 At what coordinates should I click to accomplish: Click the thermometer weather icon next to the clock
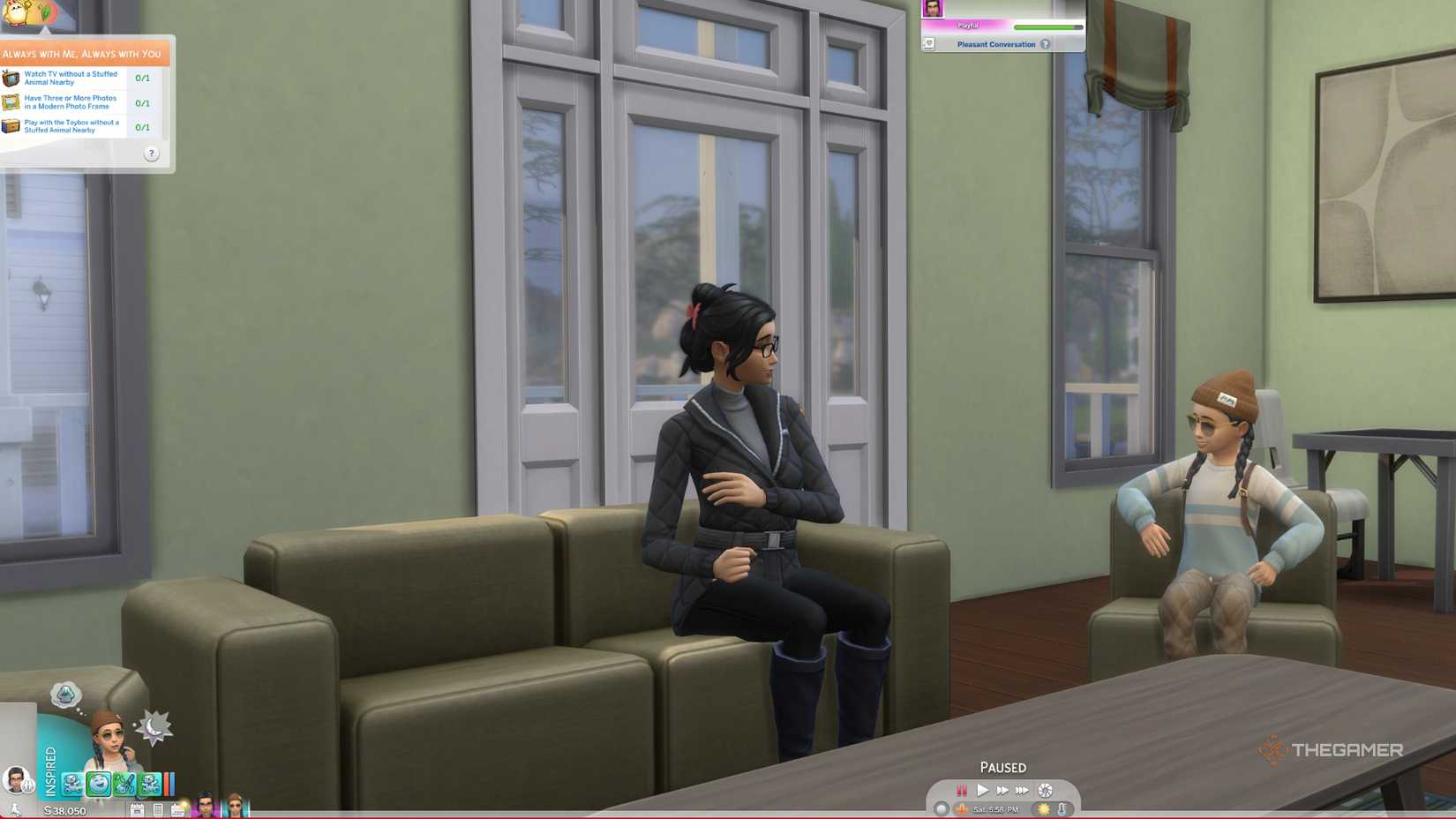1062,808
